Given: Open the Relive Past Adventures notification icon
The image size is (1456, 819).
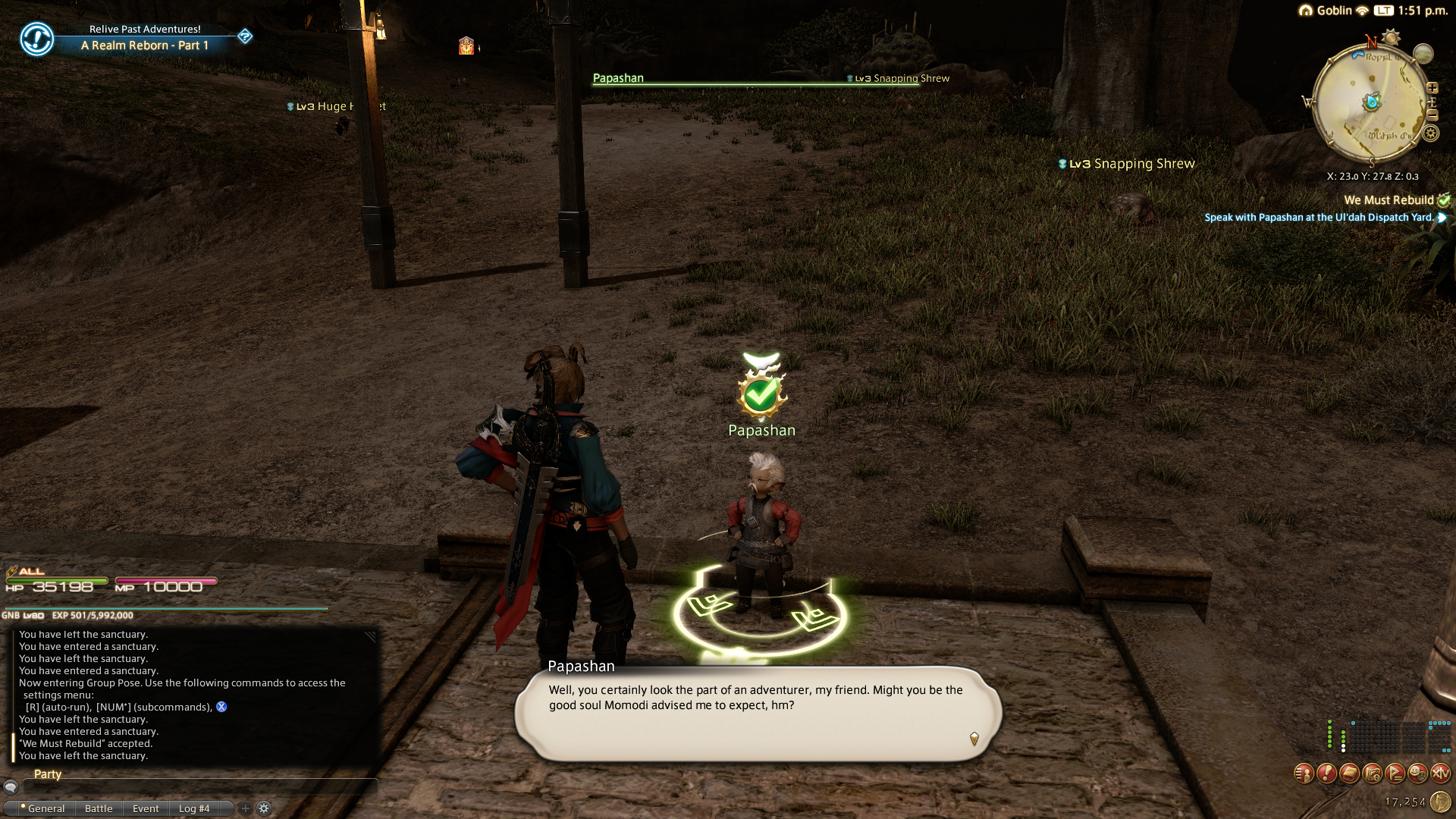Looking at the screenshot, I should (x=36, y=38).
